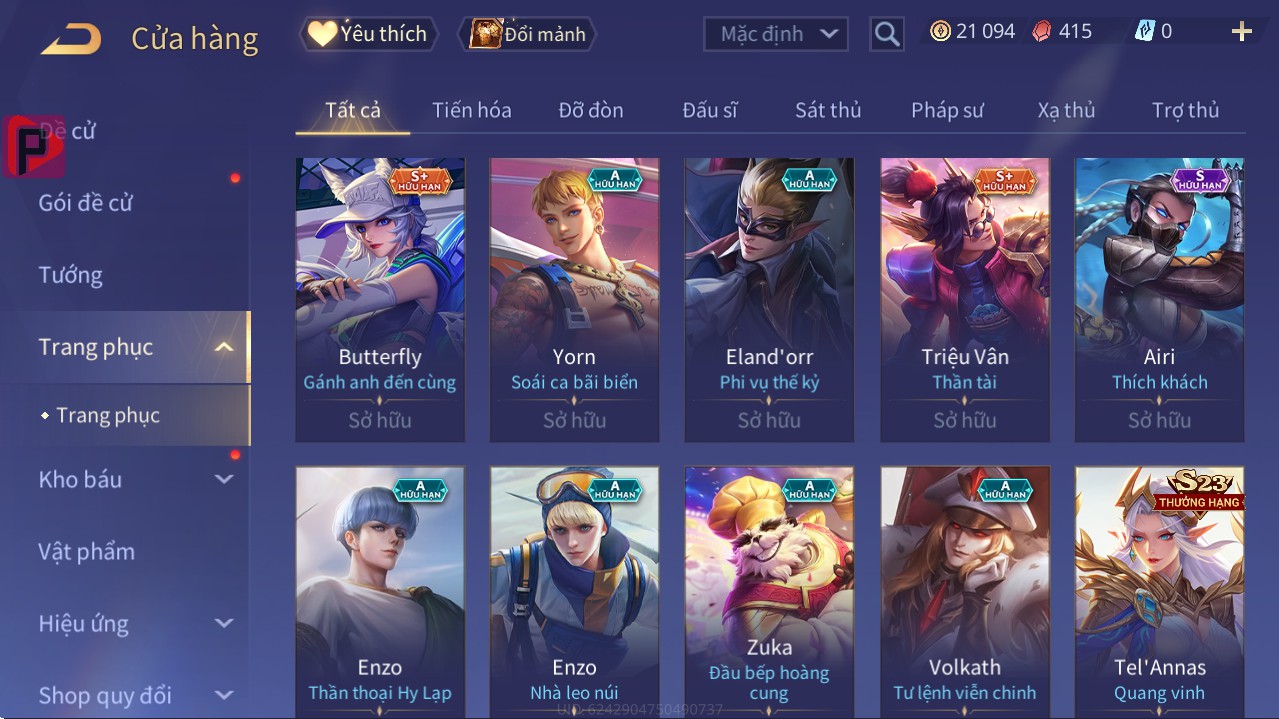Choose Yorn's Soái ca bãi biển skin
The height and width of the screenshot is (719, 1279).
pos(574,299)
